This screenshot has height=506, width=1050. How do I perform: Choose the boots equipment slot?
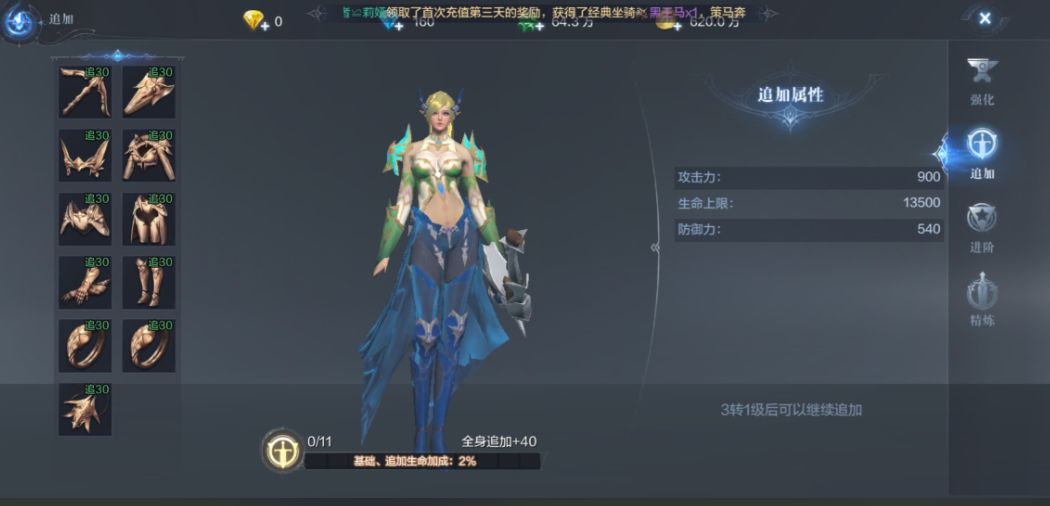[x=149, y=282]
